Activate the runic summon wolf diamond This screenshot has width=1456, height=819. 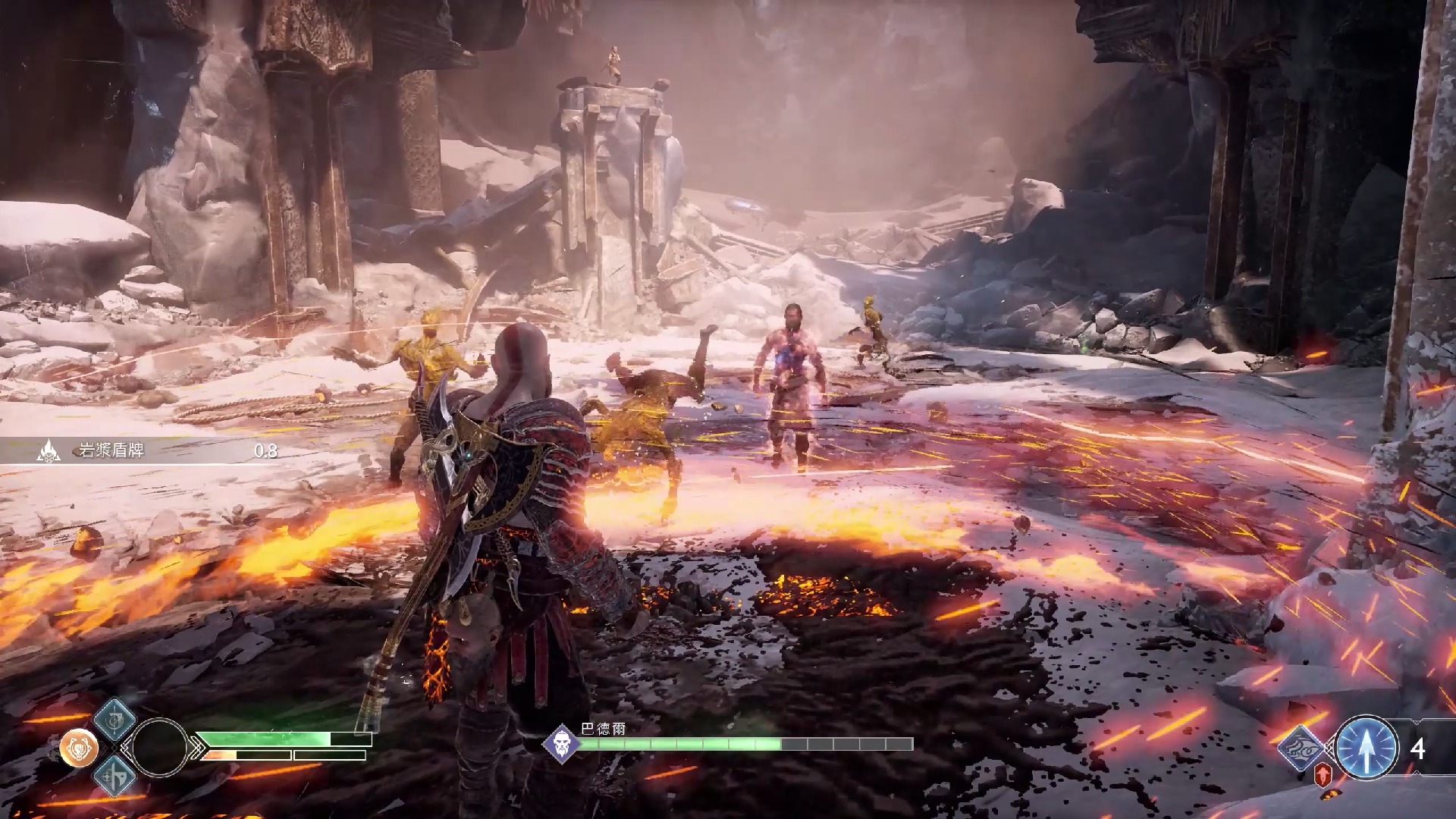pos(1301,747)
